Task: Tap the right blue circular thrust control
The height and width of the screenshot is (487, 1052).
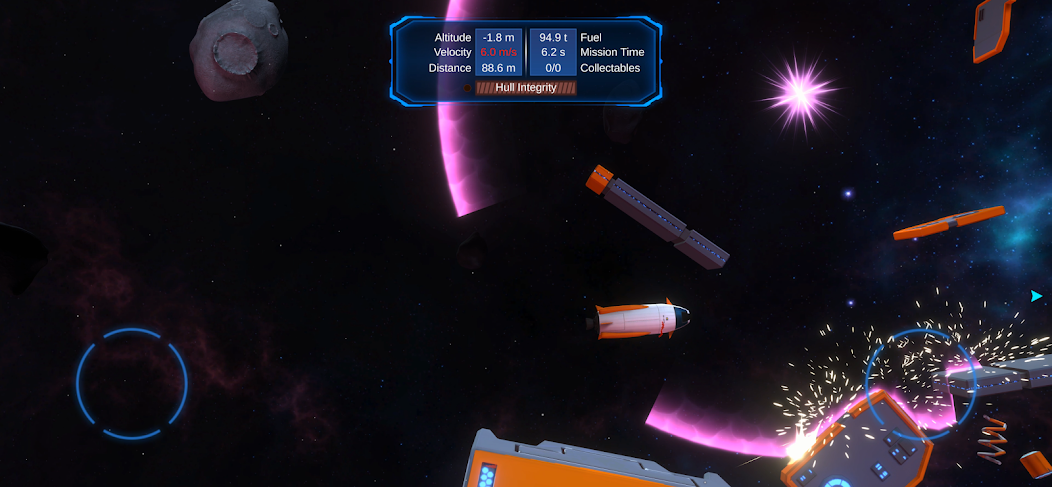Action: 920,383
